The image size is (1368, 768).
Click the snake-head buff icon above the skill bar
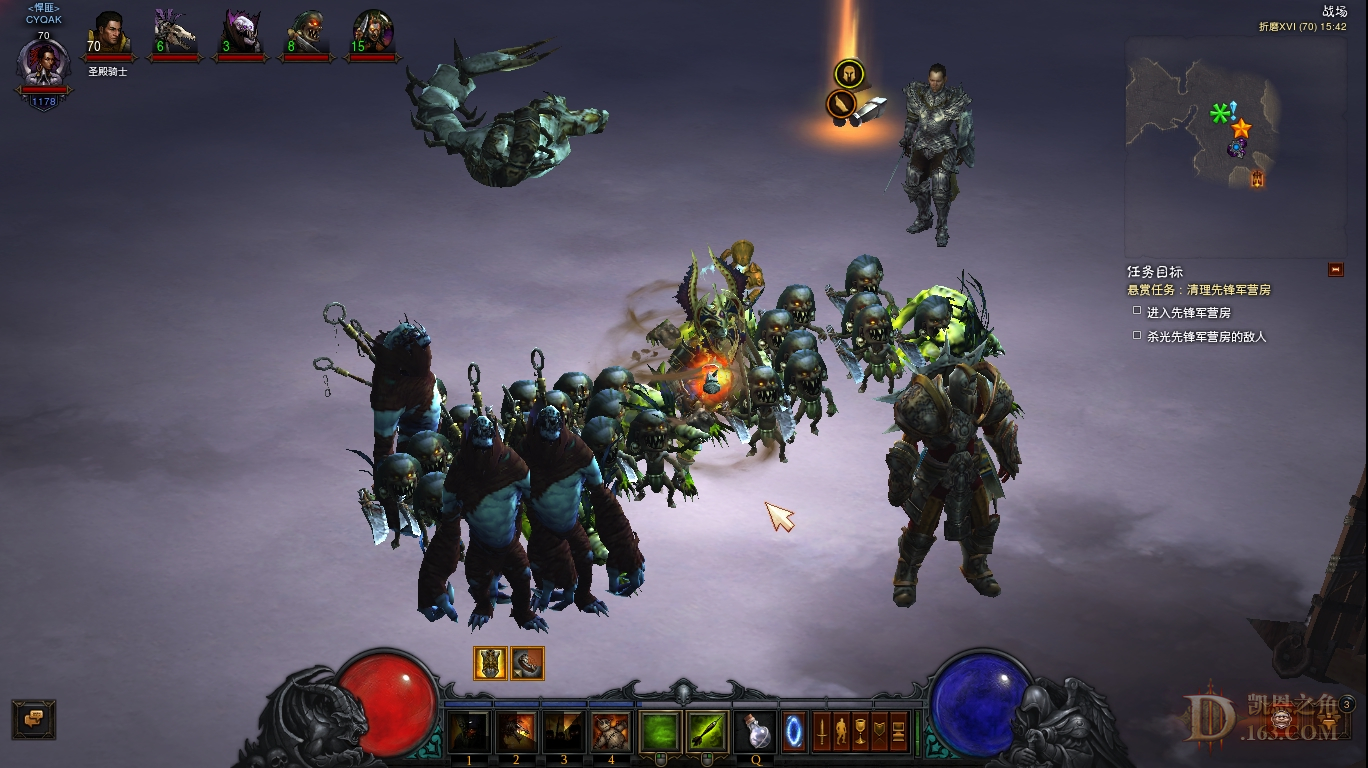point(528,663)
